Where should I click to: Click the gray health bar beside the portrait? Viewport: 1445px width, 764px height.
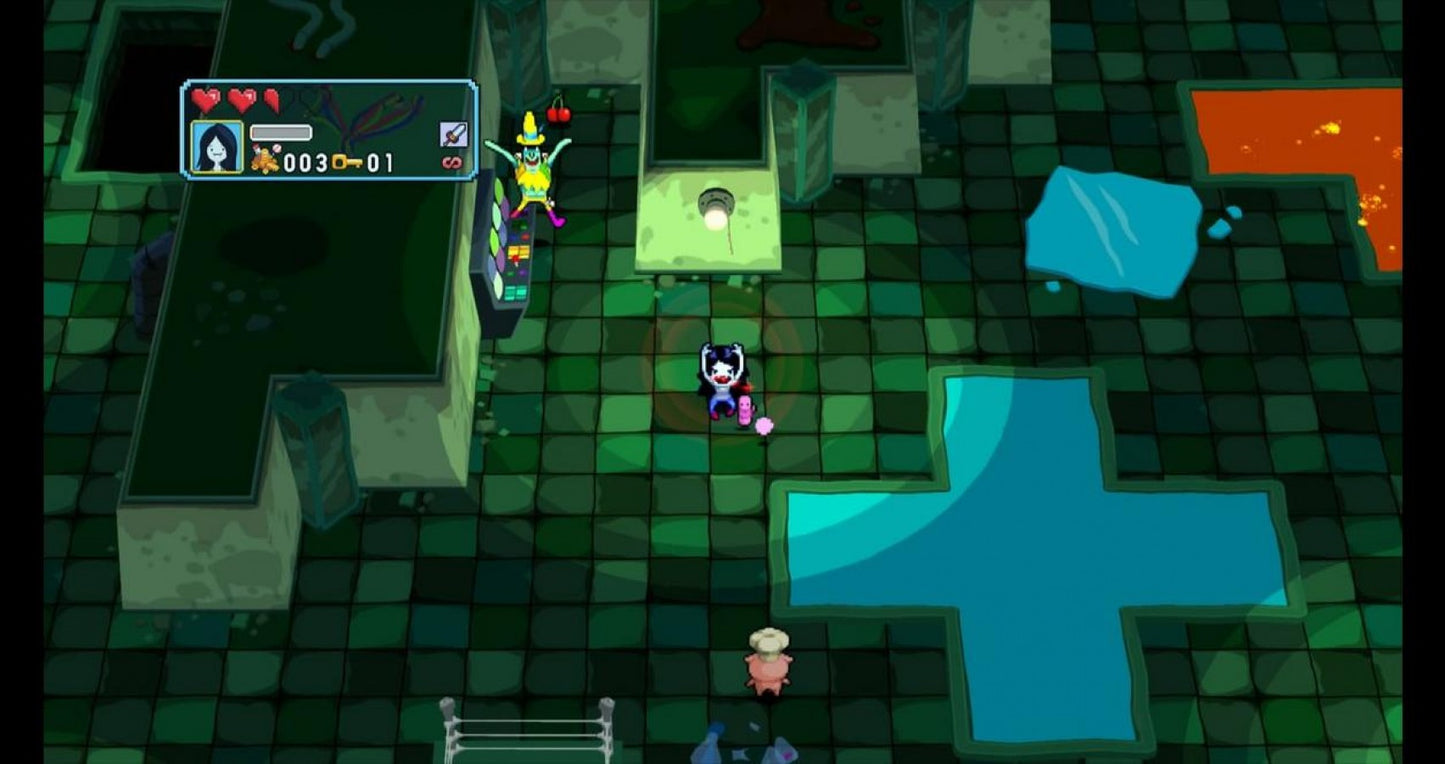click(x=280, y=131)
